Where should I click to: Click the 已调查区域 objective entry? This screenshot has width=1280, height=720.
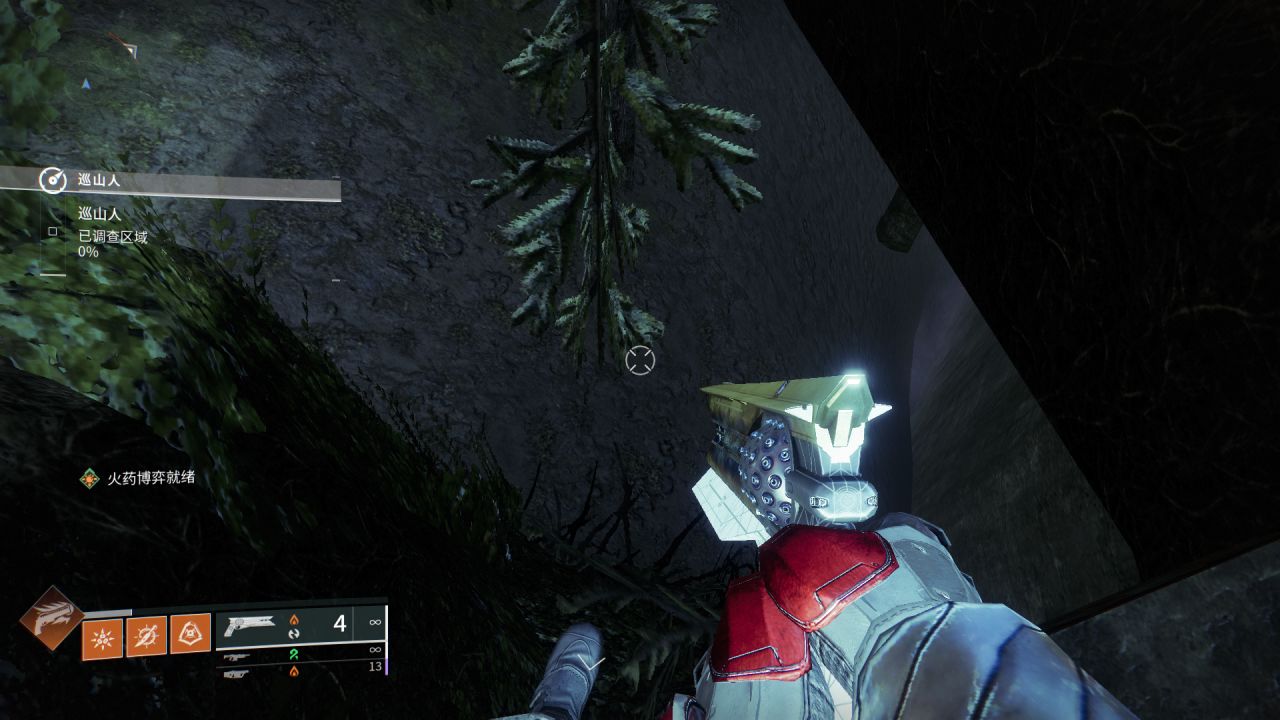[x=112, y=237]
